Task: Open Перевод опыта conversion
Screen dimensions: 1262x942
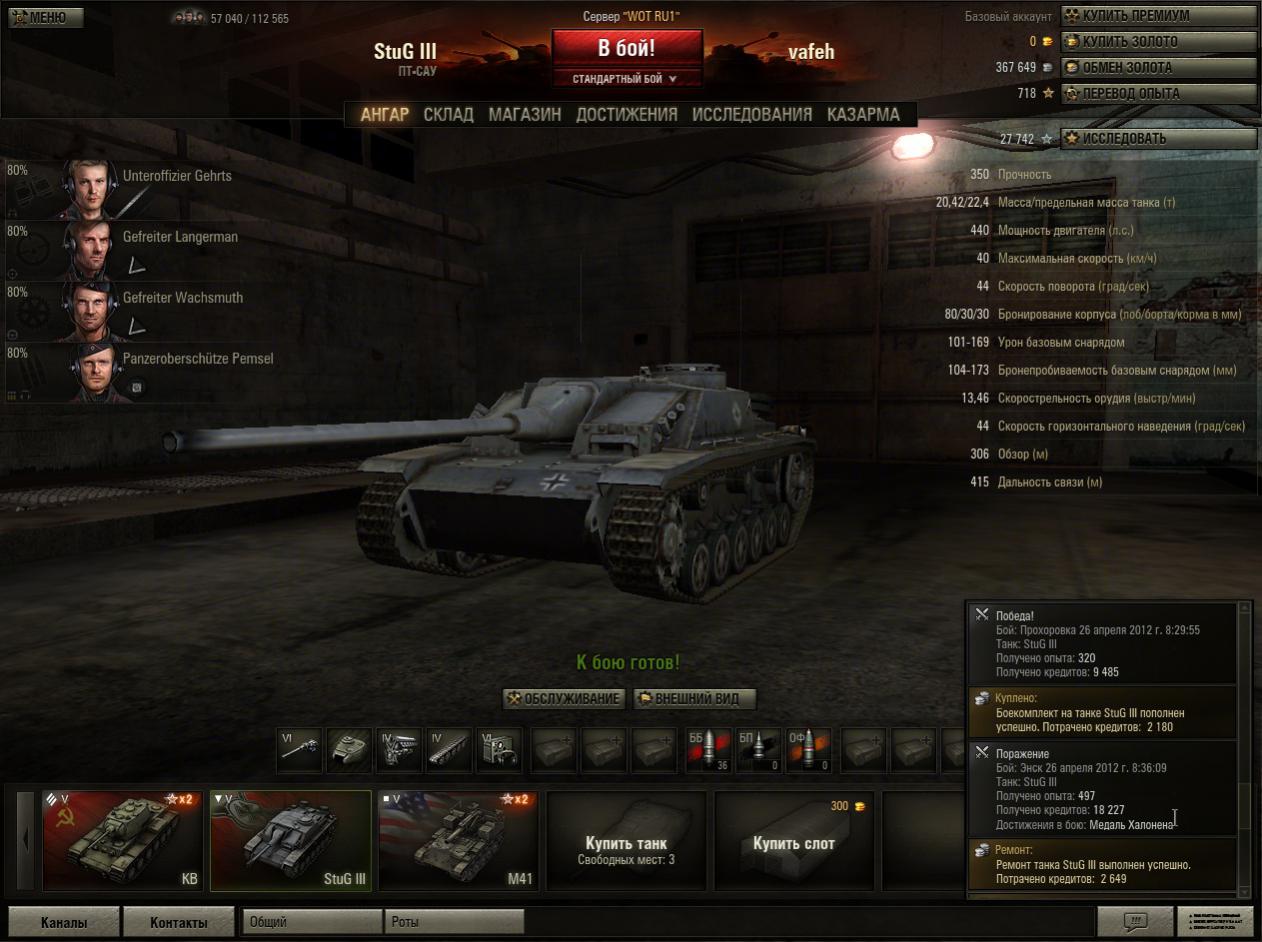Action: [1158, 94]
